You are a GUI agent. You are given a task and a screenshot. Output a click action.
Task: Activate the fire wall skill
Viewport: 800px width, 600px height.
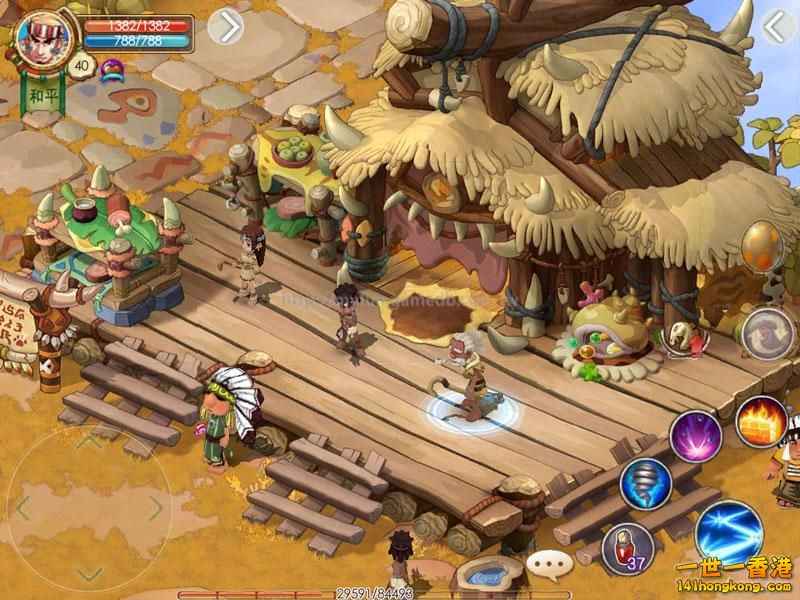pyautogui.click(x=762, y=422)
